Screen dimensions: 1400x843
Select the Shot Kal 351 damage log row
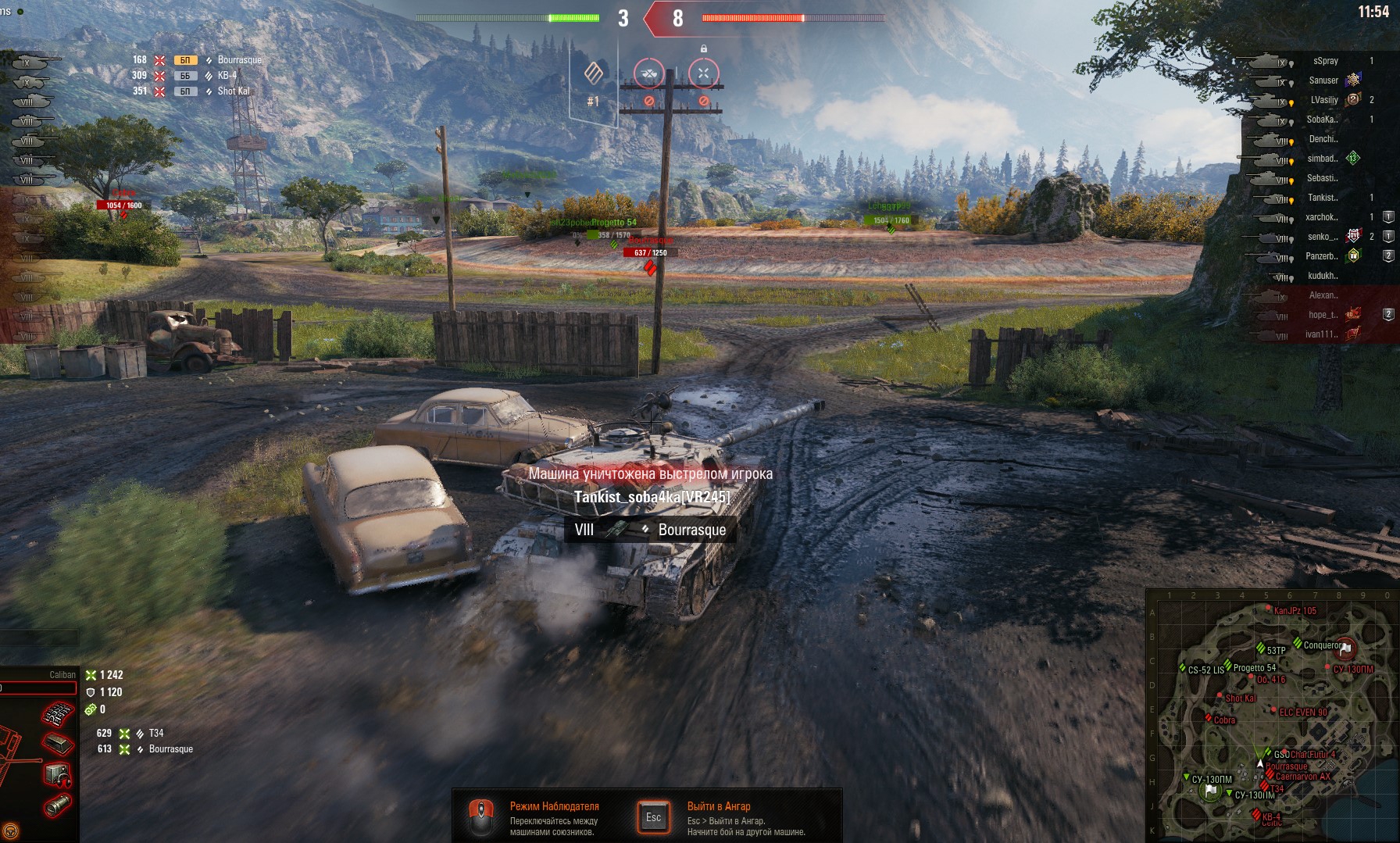(x=233, y=91)
